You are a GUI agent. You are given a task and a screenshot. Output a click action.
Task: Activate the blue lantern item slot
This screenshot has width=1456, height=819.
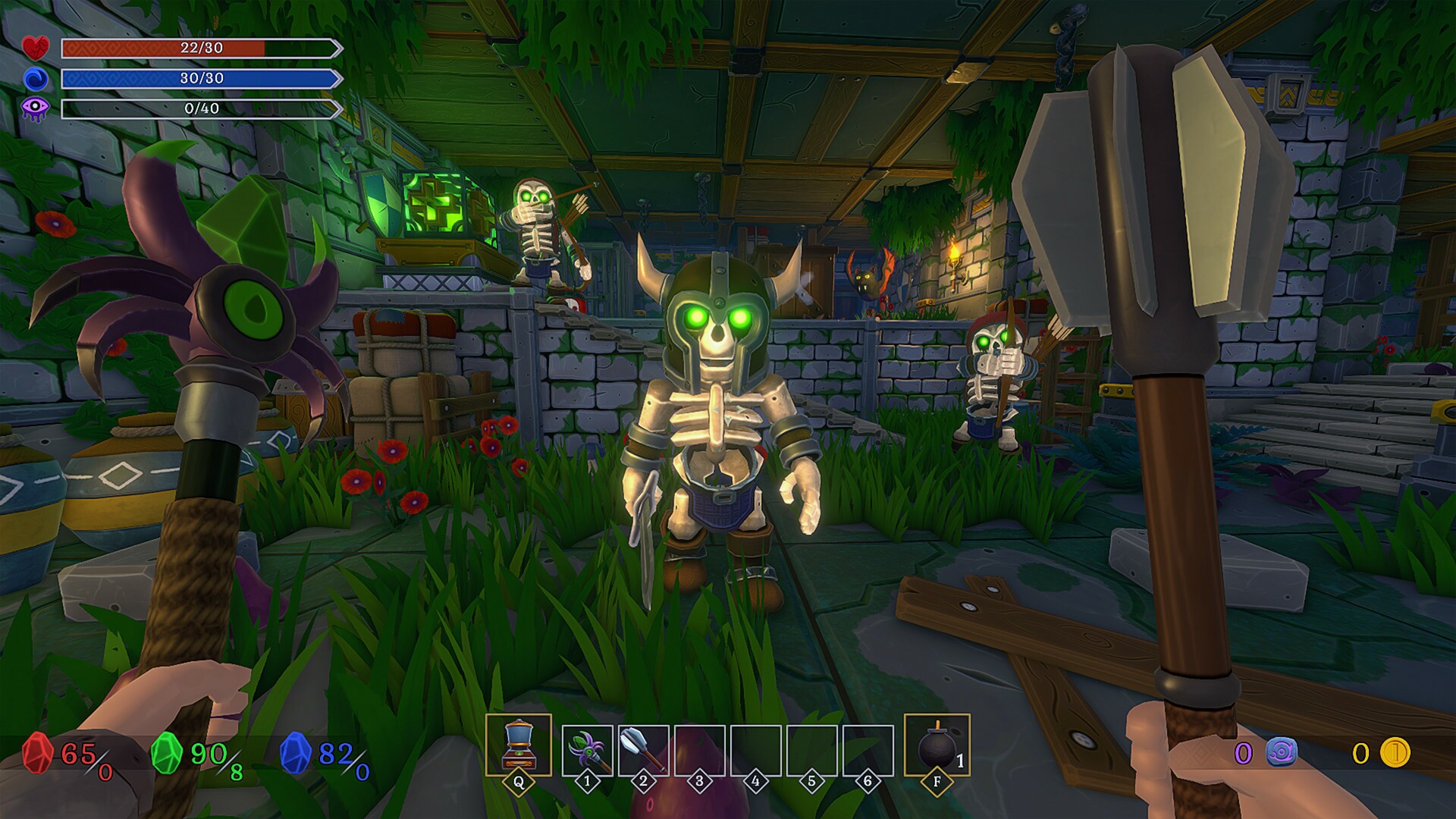519,746
